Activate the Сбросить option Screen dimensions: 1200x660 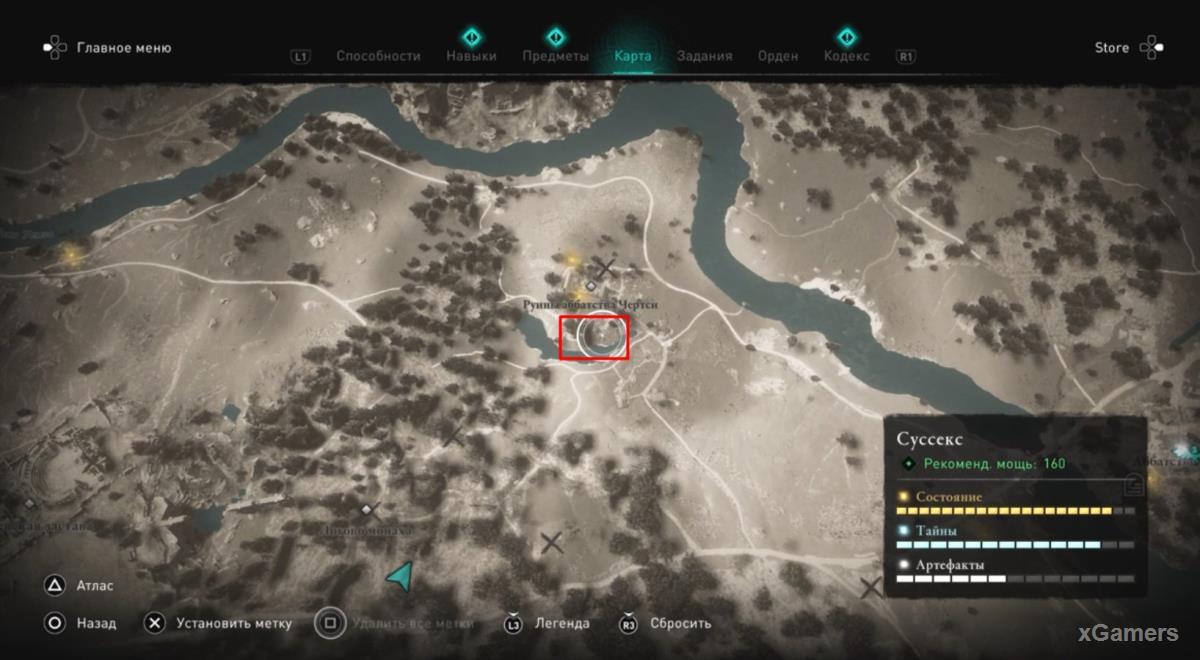click(x=680, y=623)
